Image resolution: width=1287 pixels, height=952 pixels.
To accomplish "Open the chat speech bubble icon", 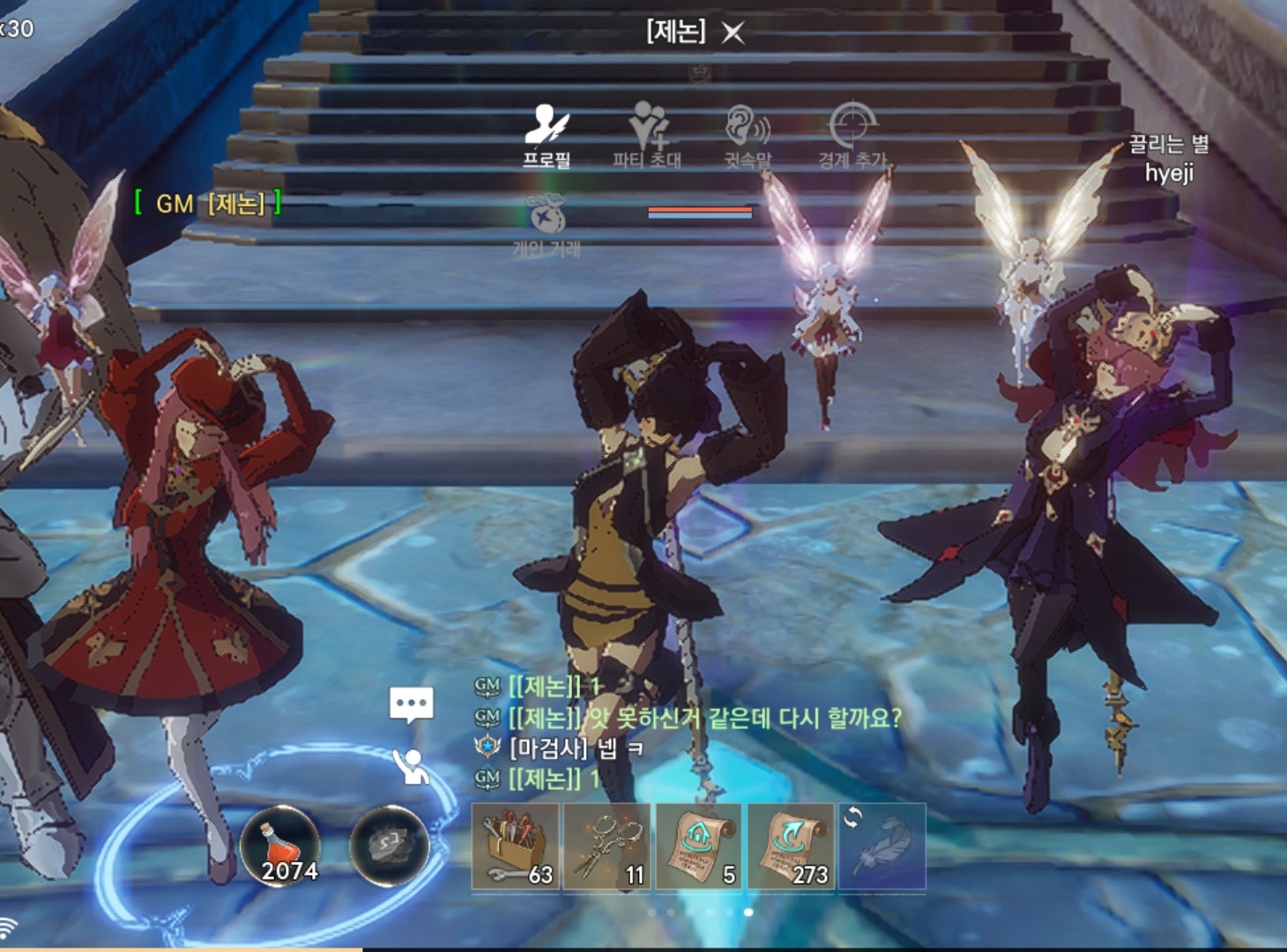I will click(x=412, y=705).
